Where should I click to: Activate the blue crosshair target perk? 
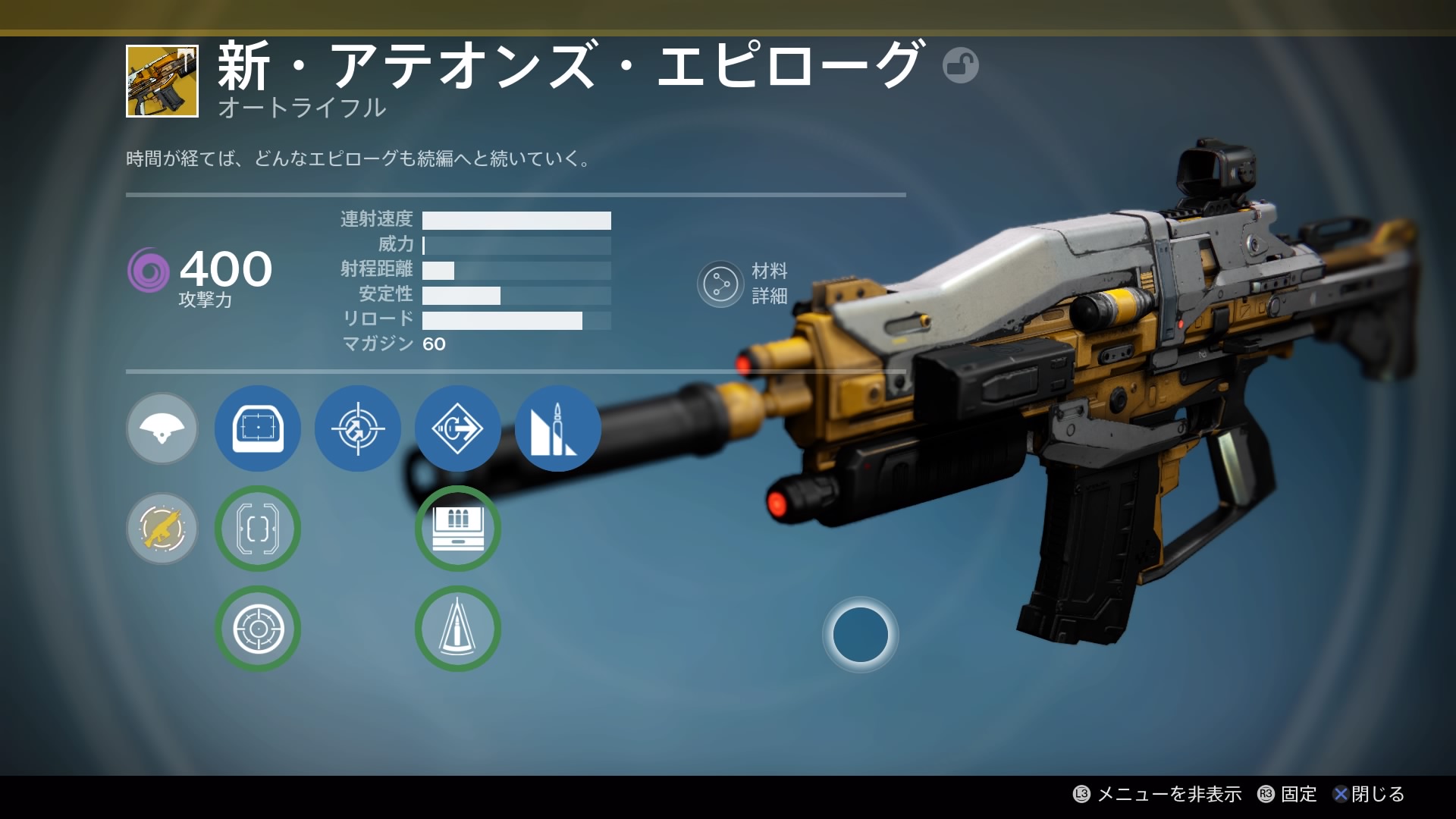point(358,428)
